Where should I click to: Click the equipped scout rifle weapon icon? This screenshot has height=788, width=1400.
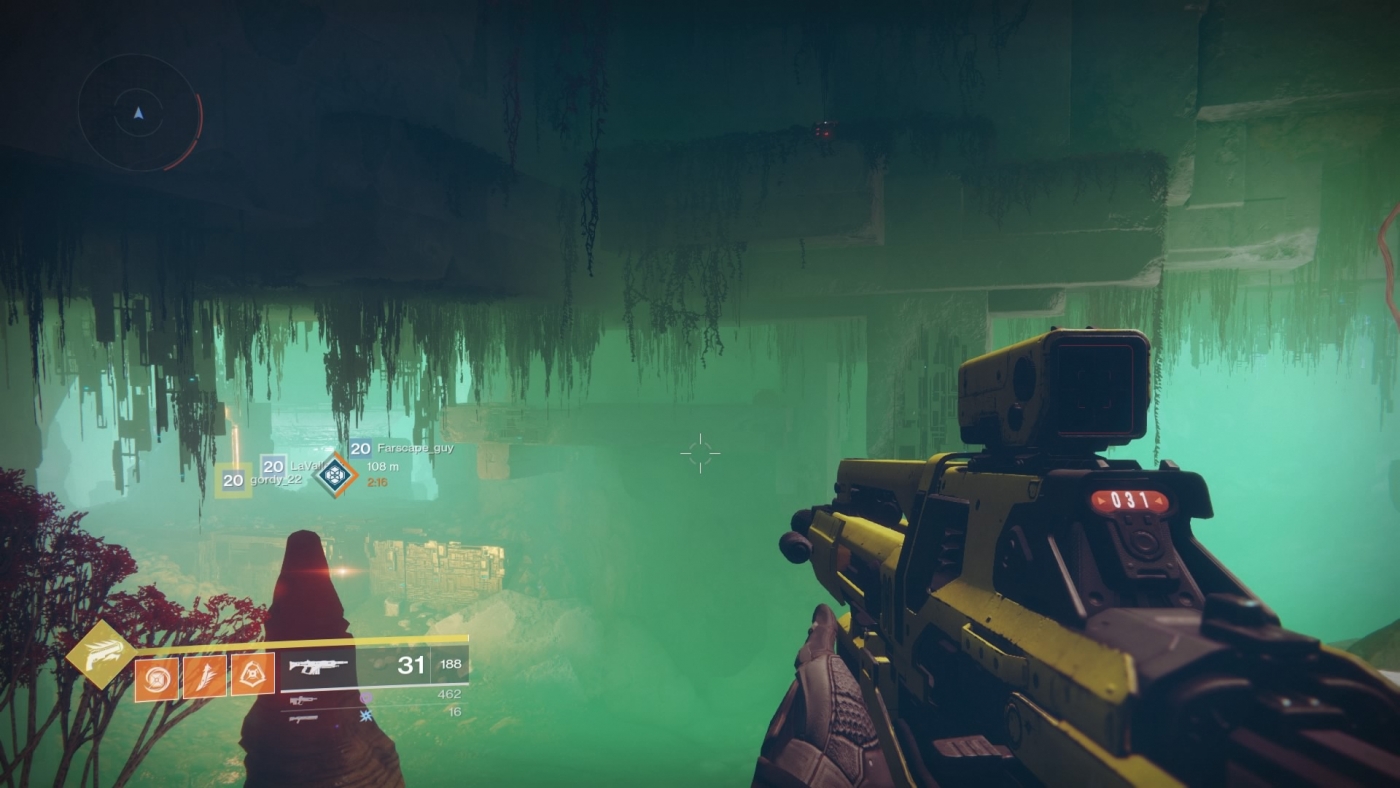[317, 667]
